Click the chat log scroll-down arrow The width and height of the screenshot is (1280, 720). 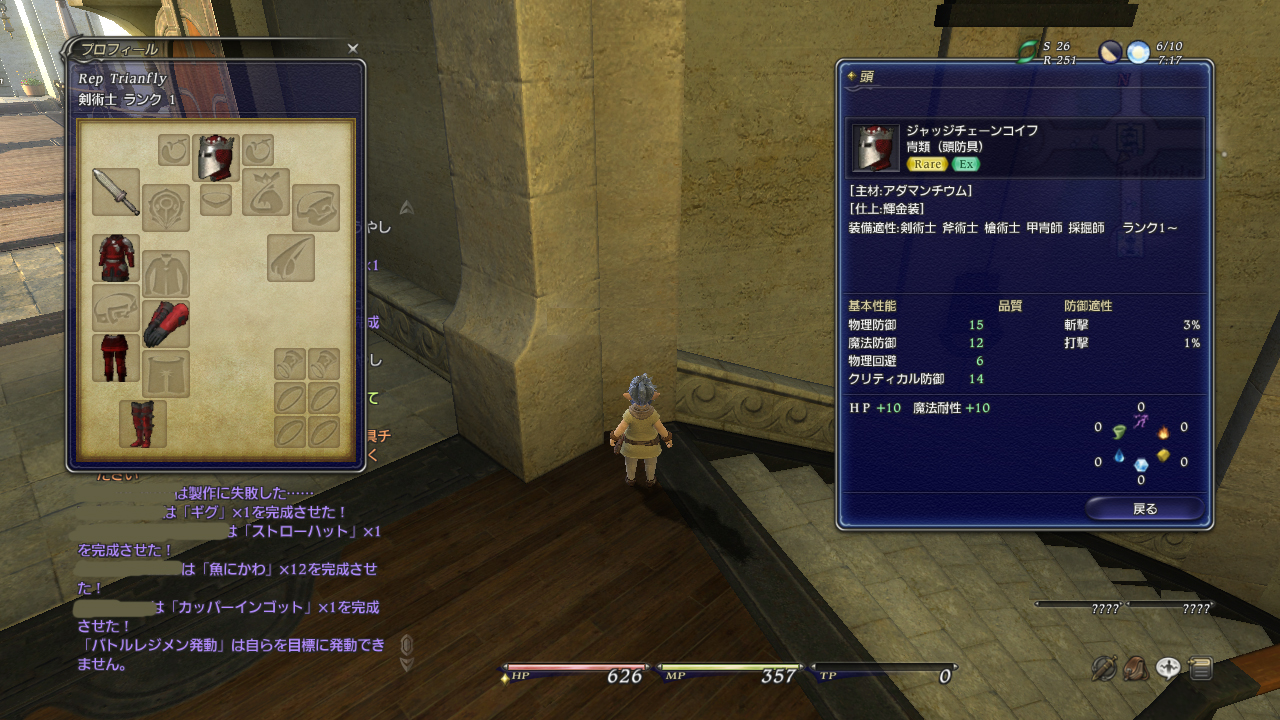pos(406,664)
